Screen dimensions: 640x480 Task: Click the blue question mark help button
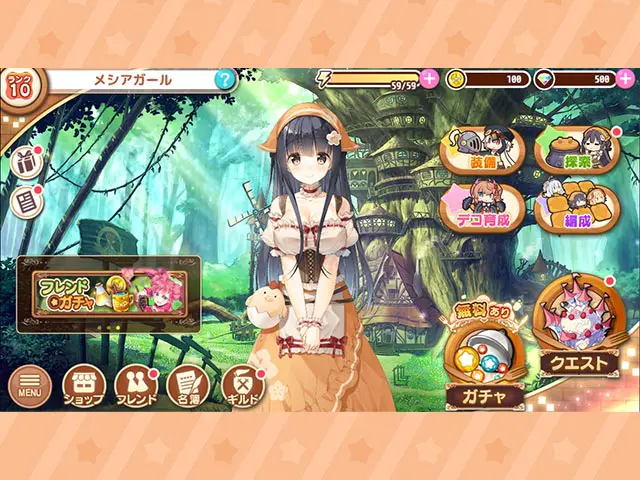pyautogui.click(x=225, y=79)
